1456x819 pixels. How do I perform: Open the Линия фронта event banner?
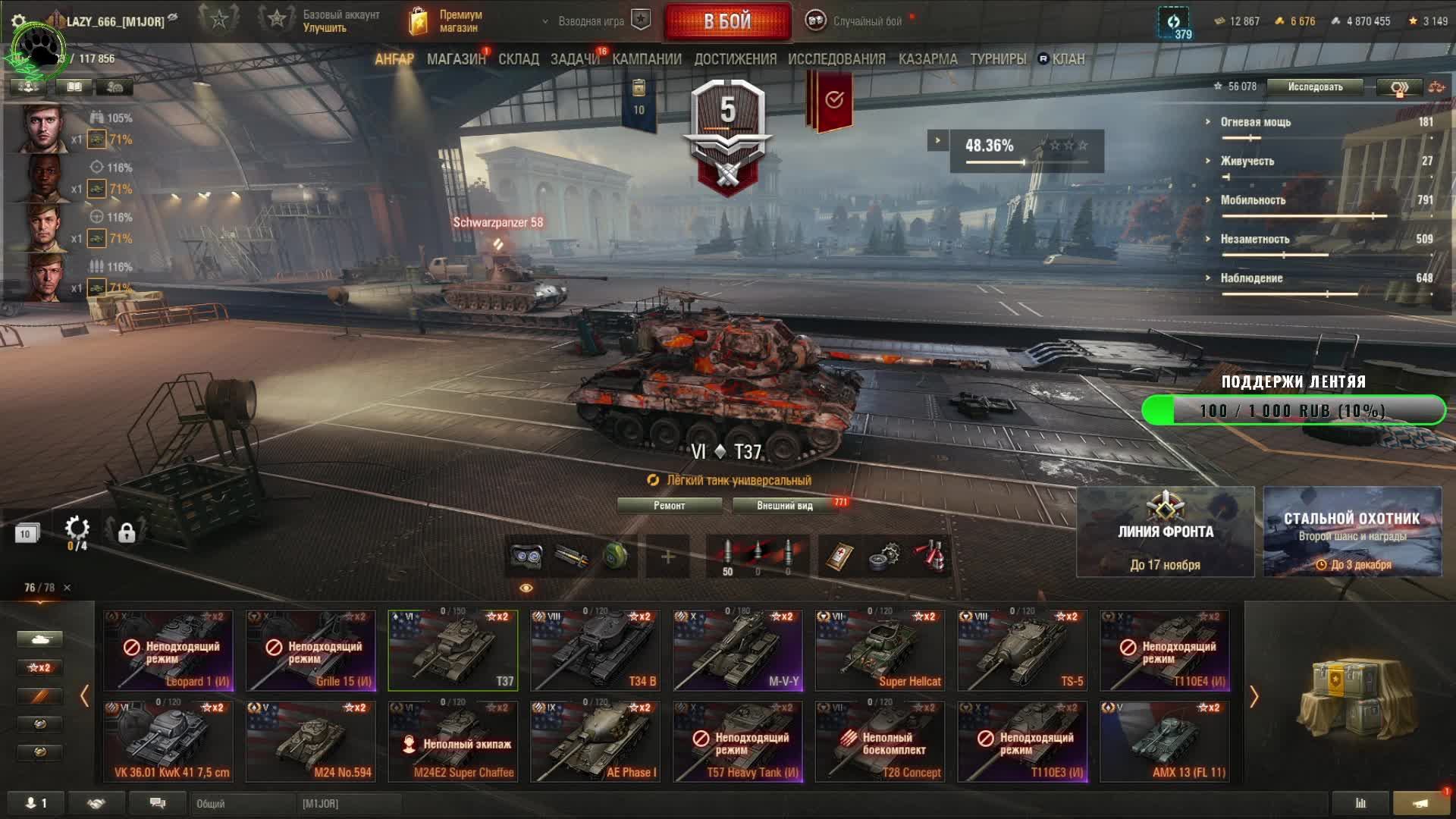click(x=1166, y=532)
